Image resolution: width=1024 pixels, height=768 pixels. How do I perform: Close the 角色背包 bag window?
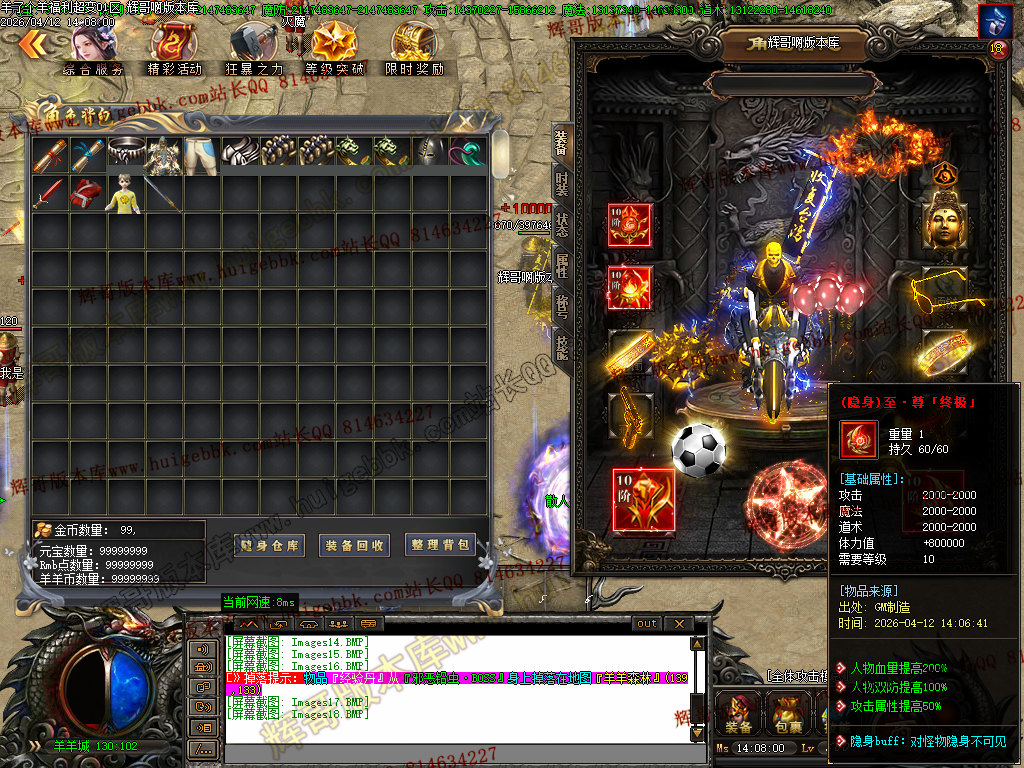[466, 121]
